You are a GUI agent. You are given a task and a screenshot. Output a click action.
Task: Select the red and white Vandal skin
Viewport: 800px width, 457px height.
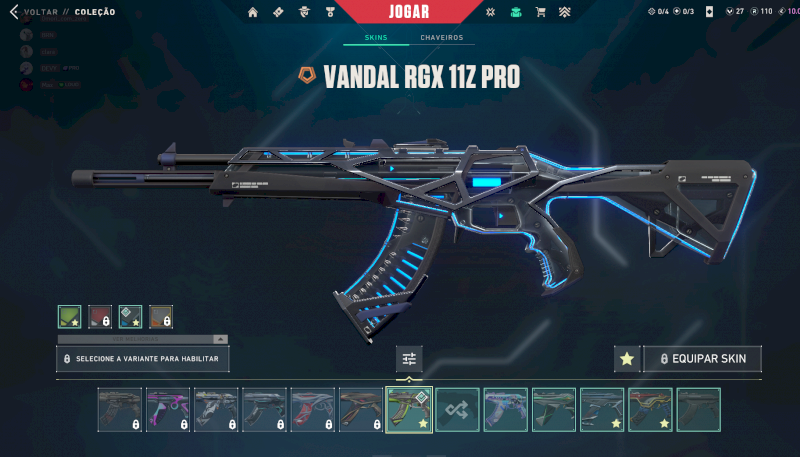click(312, 410)
